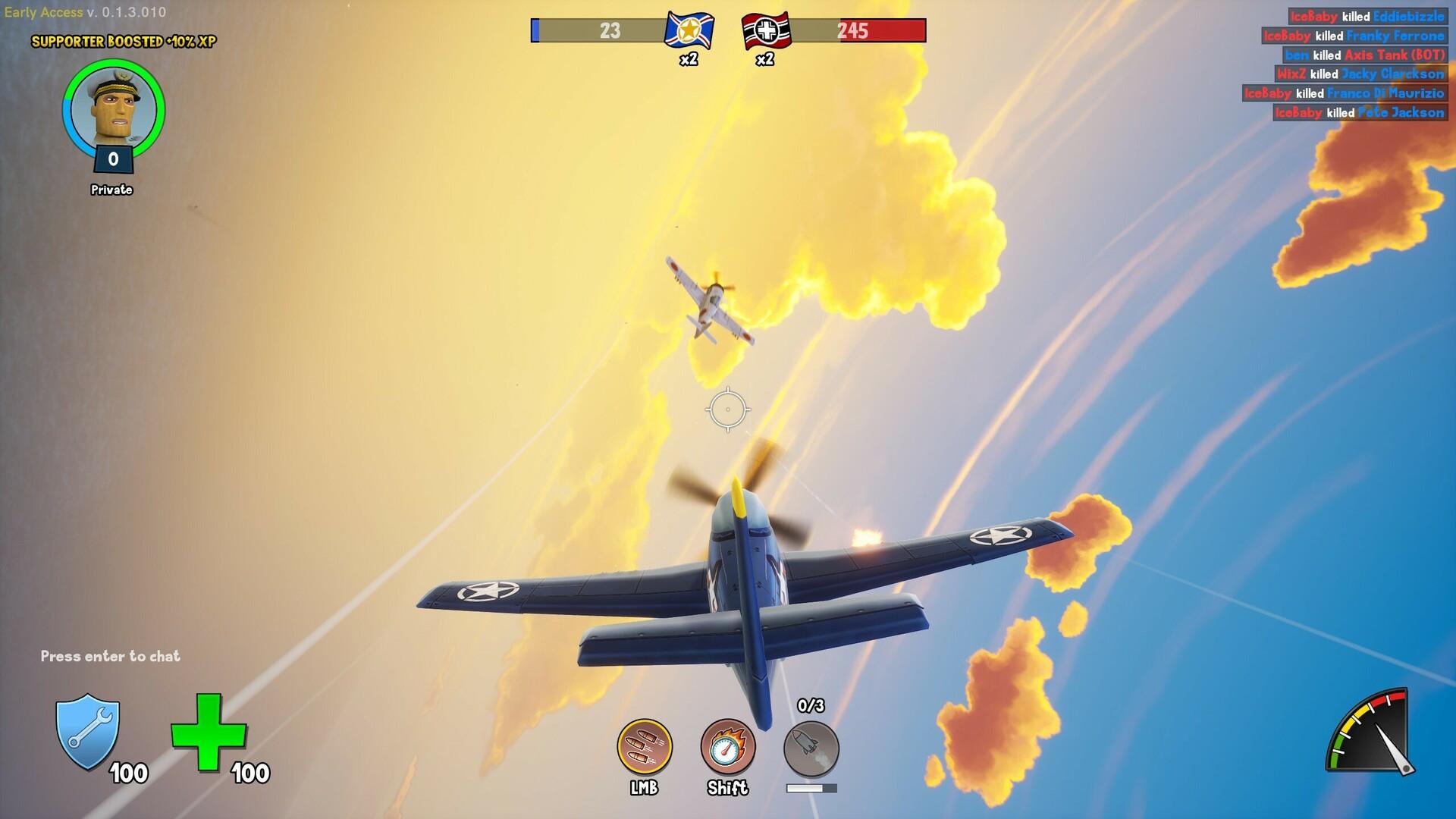Open chat via Press enter to chat label
Screen dimensions: 1456x819
(x=110, y=657)
